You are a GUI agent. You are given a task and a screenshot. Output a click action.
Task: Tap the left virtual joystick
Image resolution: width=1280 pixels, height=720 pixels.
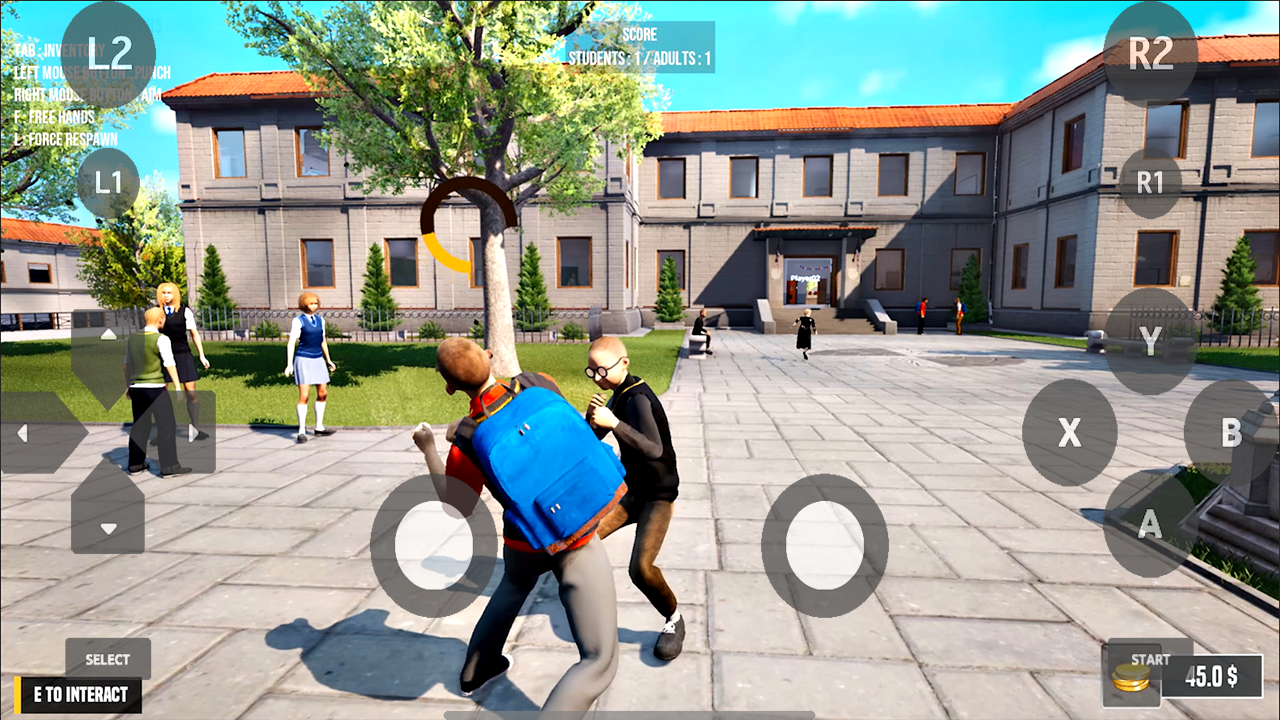pos(430,545)
